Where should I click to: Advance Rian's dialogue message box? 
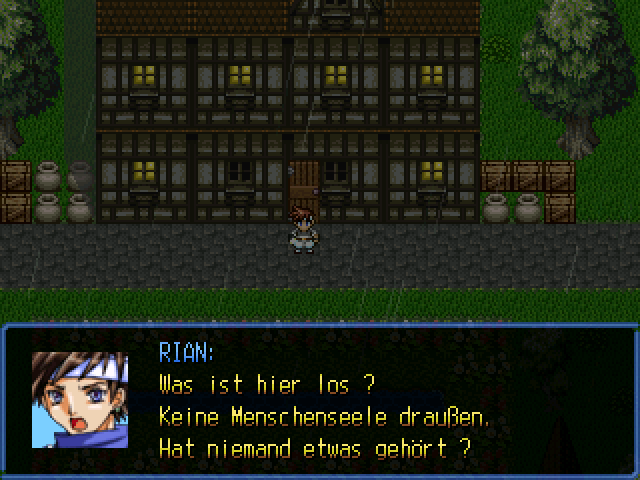click(x=320, y=400)
